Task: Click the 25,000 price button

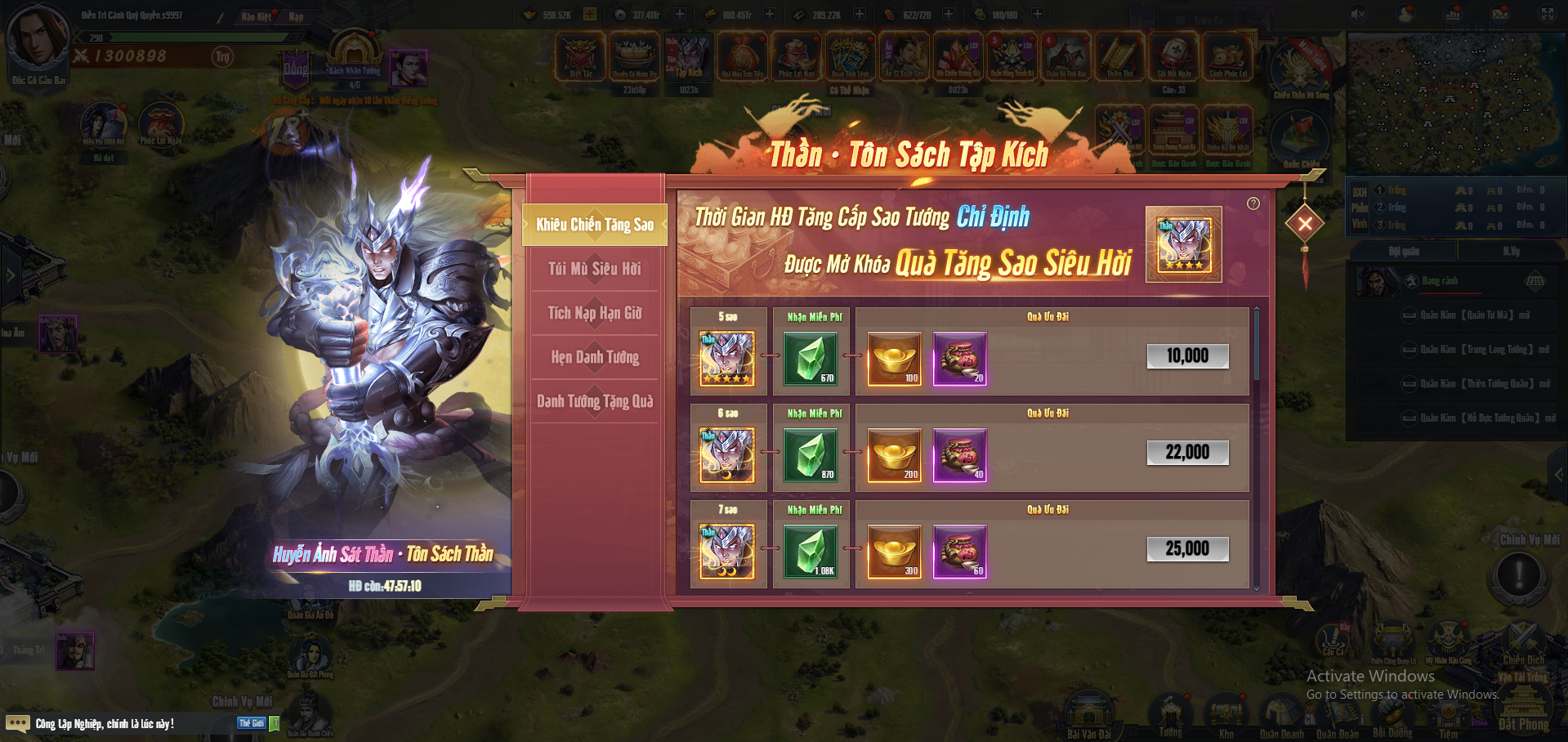Action: click(x=1187, y=549)
